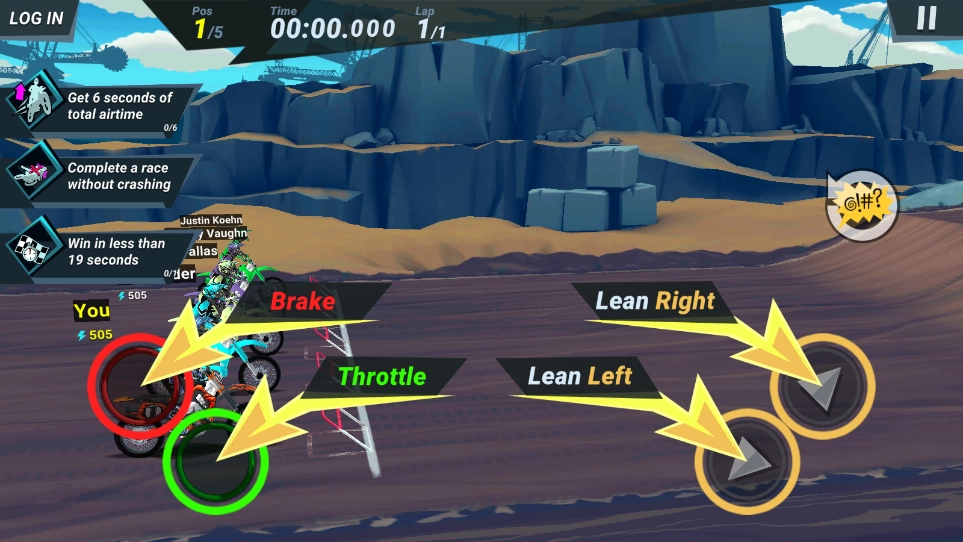Image resolution: width=963 pixels, height=542 pixels.
Task: Use the Lean Left arrow button
Action: point(746,460)
